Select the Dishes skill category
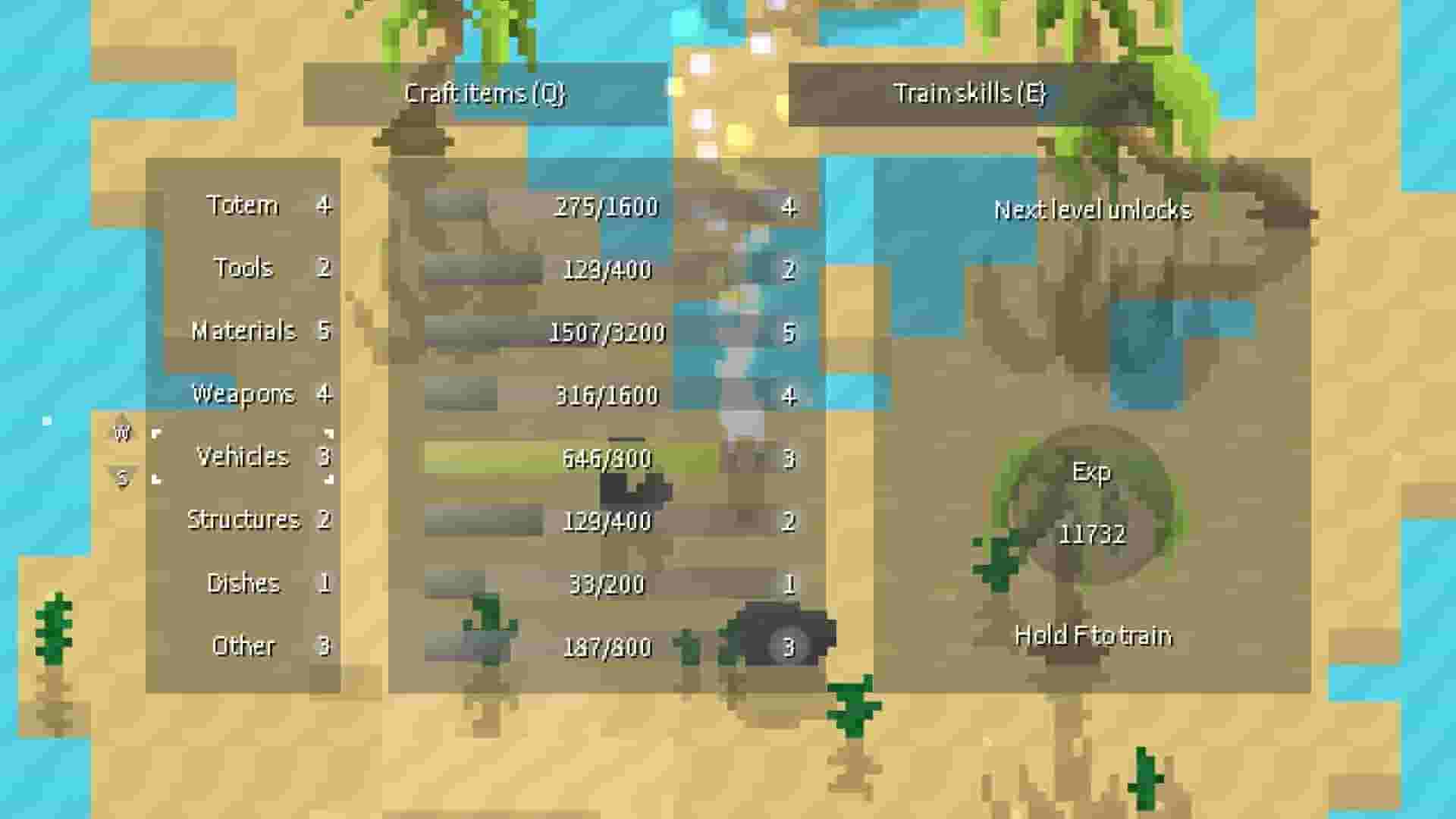The height and width of the screenshot is (819, 1456). [244, 583]
